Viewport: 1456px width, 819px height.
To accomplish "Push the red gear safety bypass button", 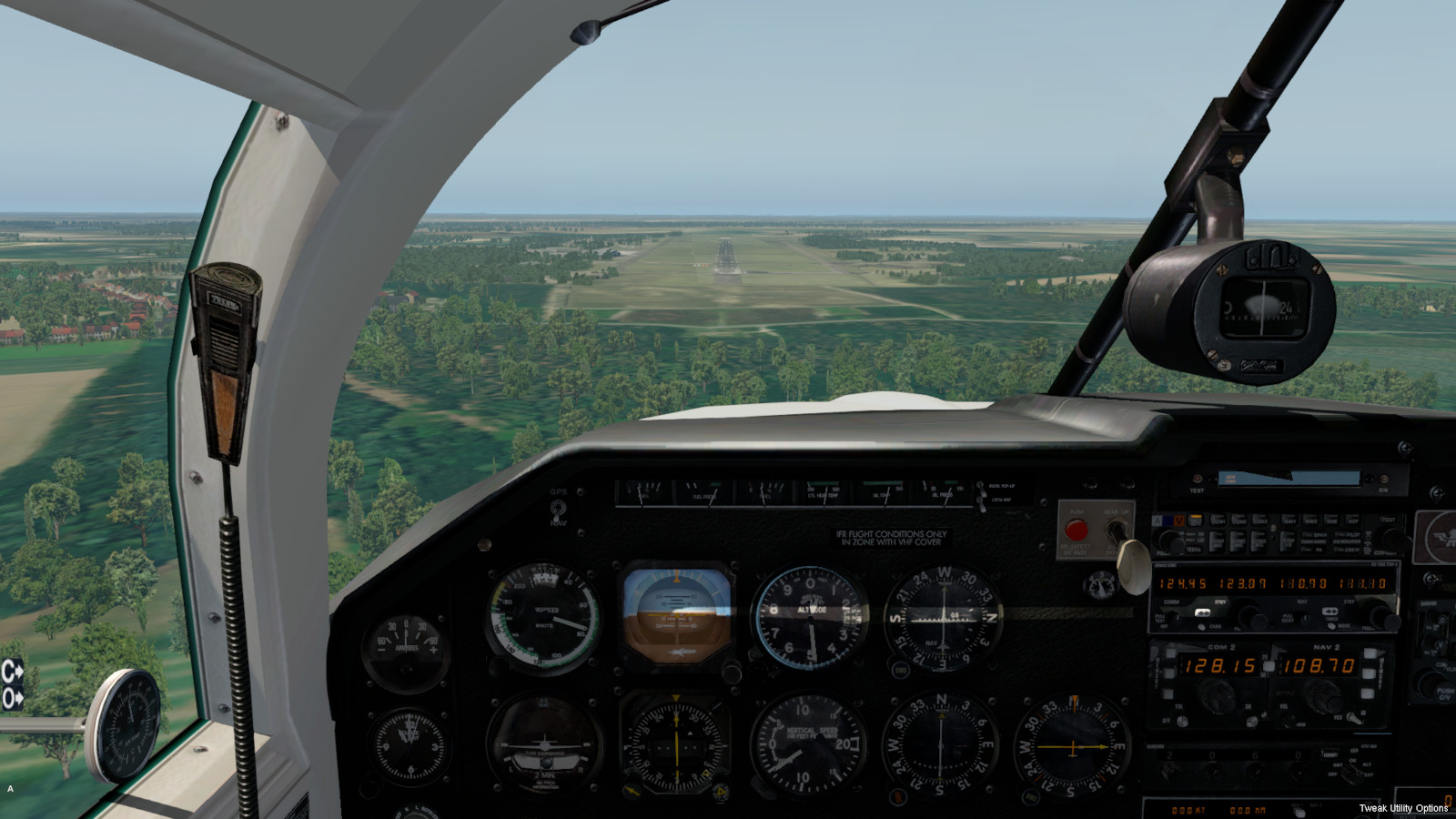I will [1076, 531].
